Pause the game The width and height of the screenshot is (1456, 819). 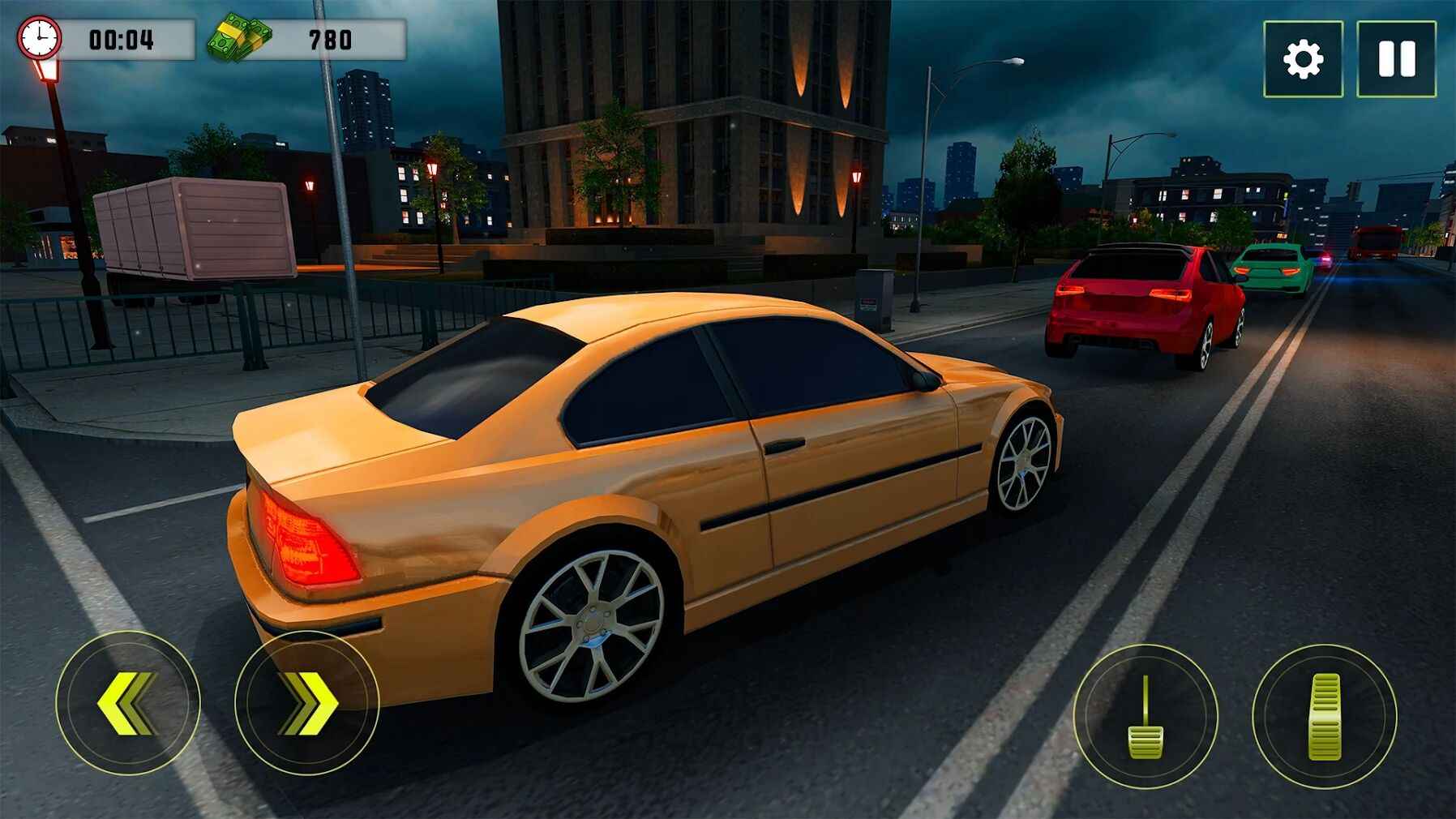[1396, 59]
